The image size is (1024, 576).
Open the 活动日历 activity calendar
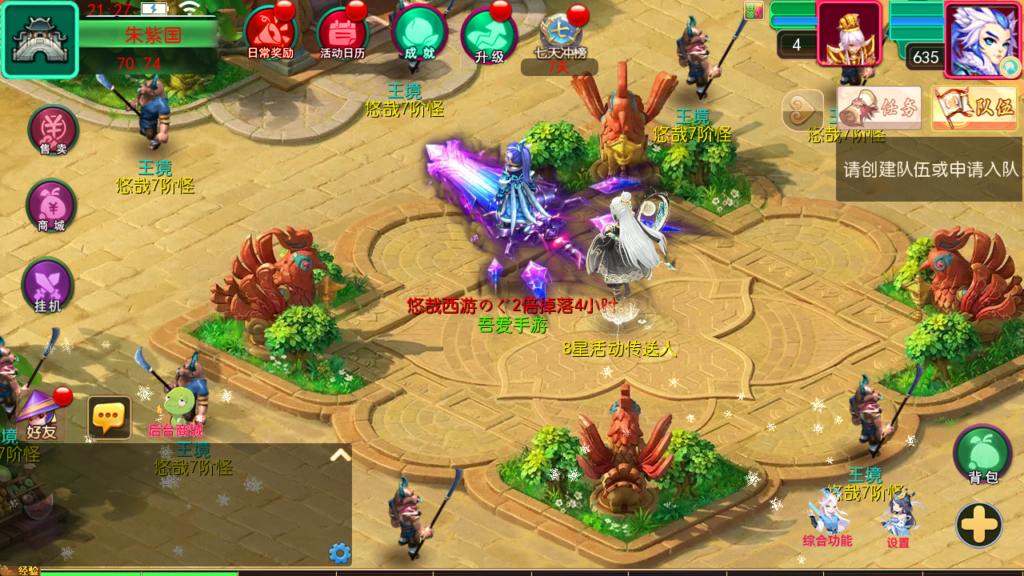[343, 32]
